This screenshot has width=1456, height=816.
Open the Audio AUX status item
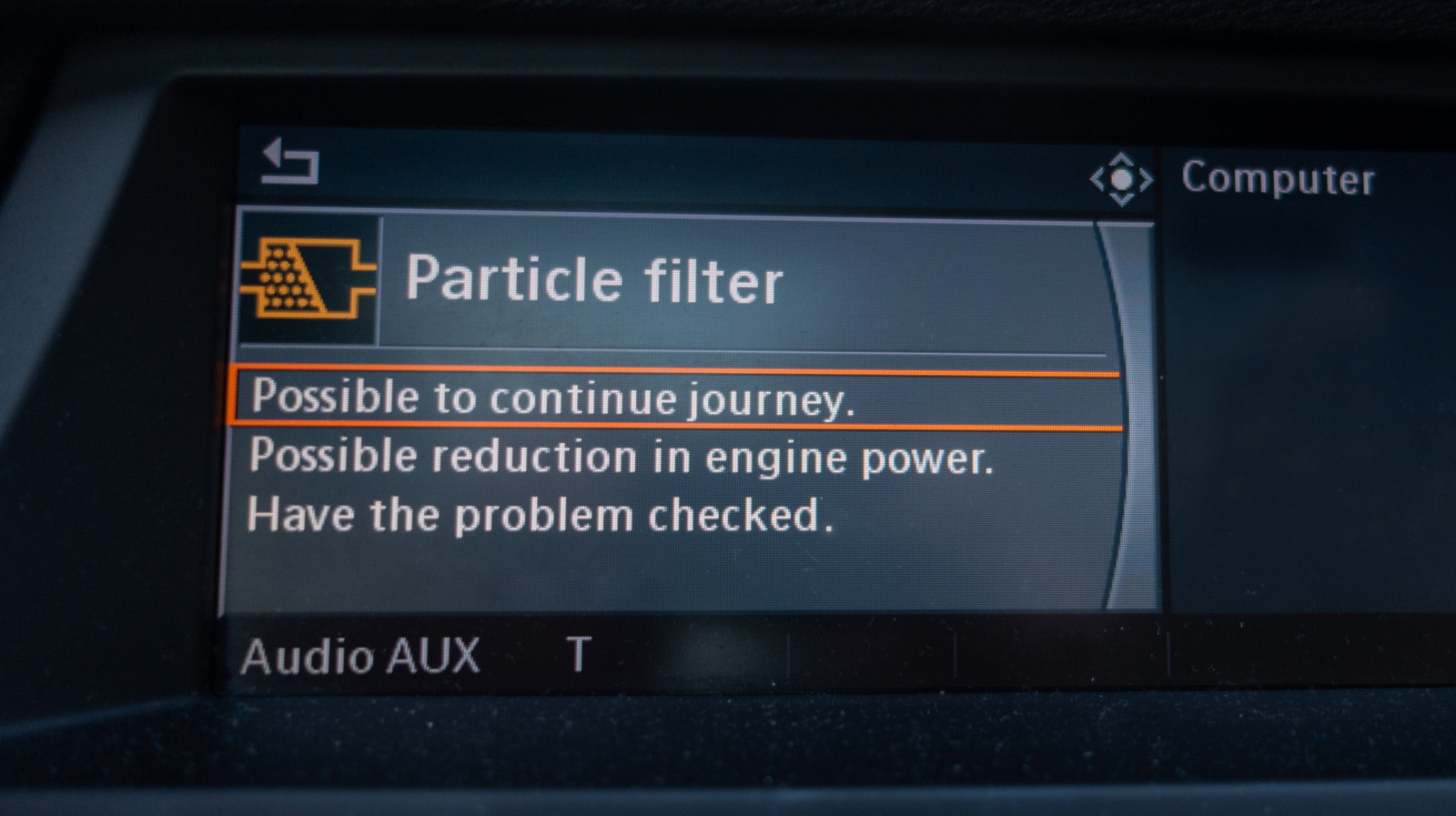point(362,654)
